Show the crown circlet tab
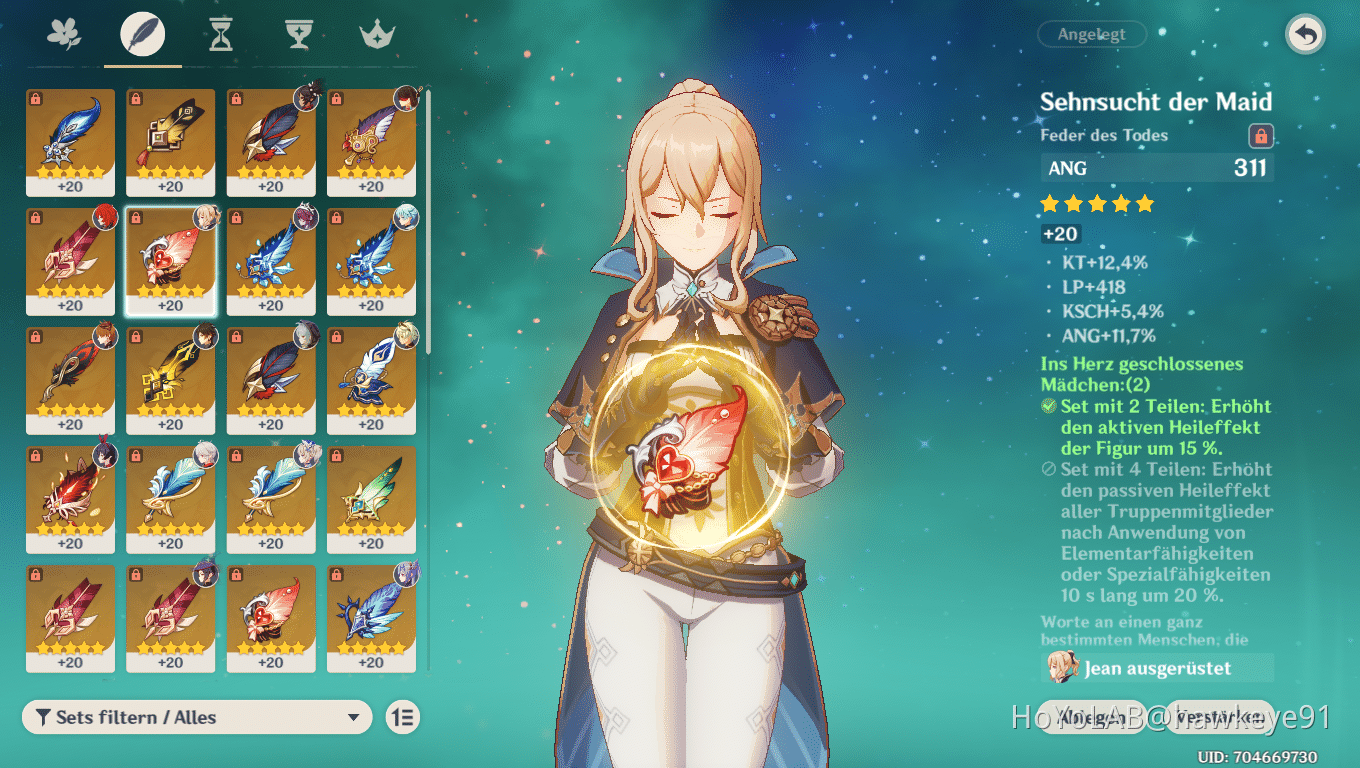Image resolution: width=1360 pixels, height=768 pixels. coord(376,36)
